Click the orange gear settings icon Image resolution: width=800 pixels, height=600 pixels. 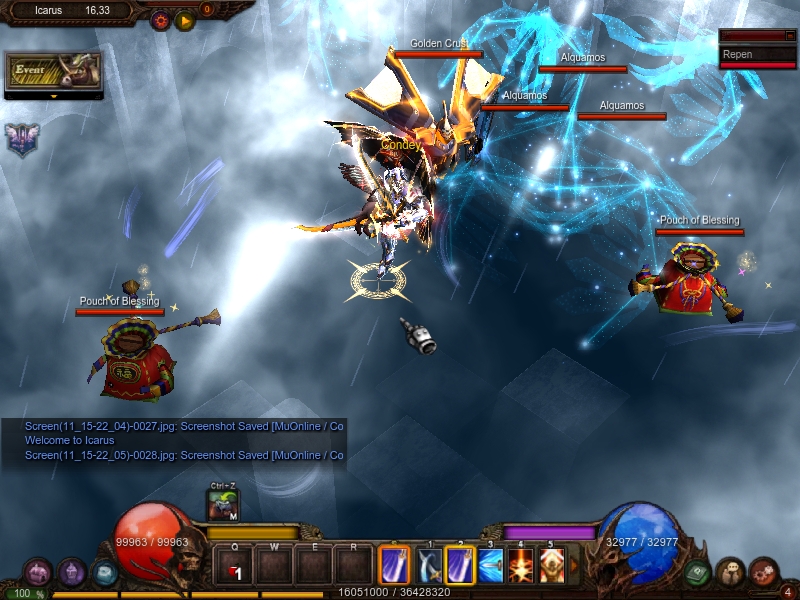pos(160,20)
